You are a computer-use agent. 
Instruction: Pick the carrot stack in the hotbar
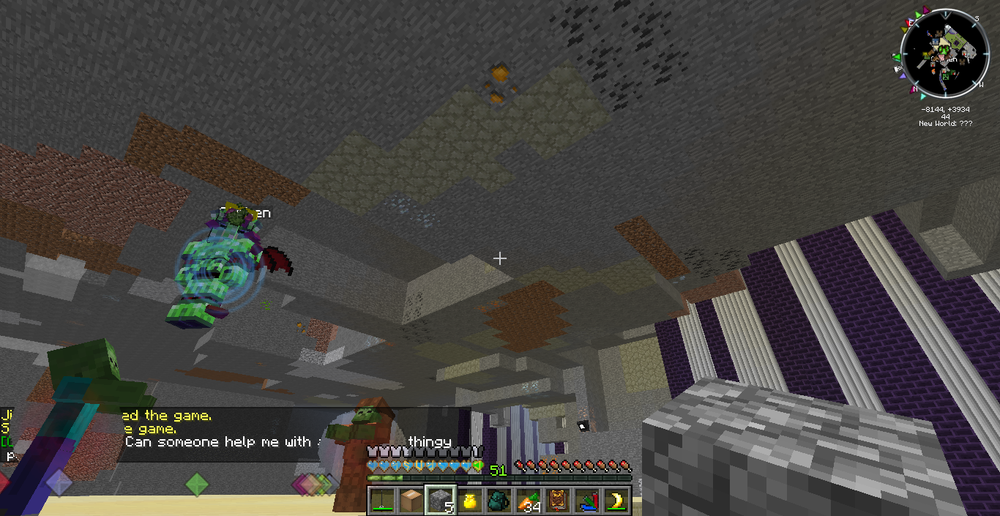point(528,500)
